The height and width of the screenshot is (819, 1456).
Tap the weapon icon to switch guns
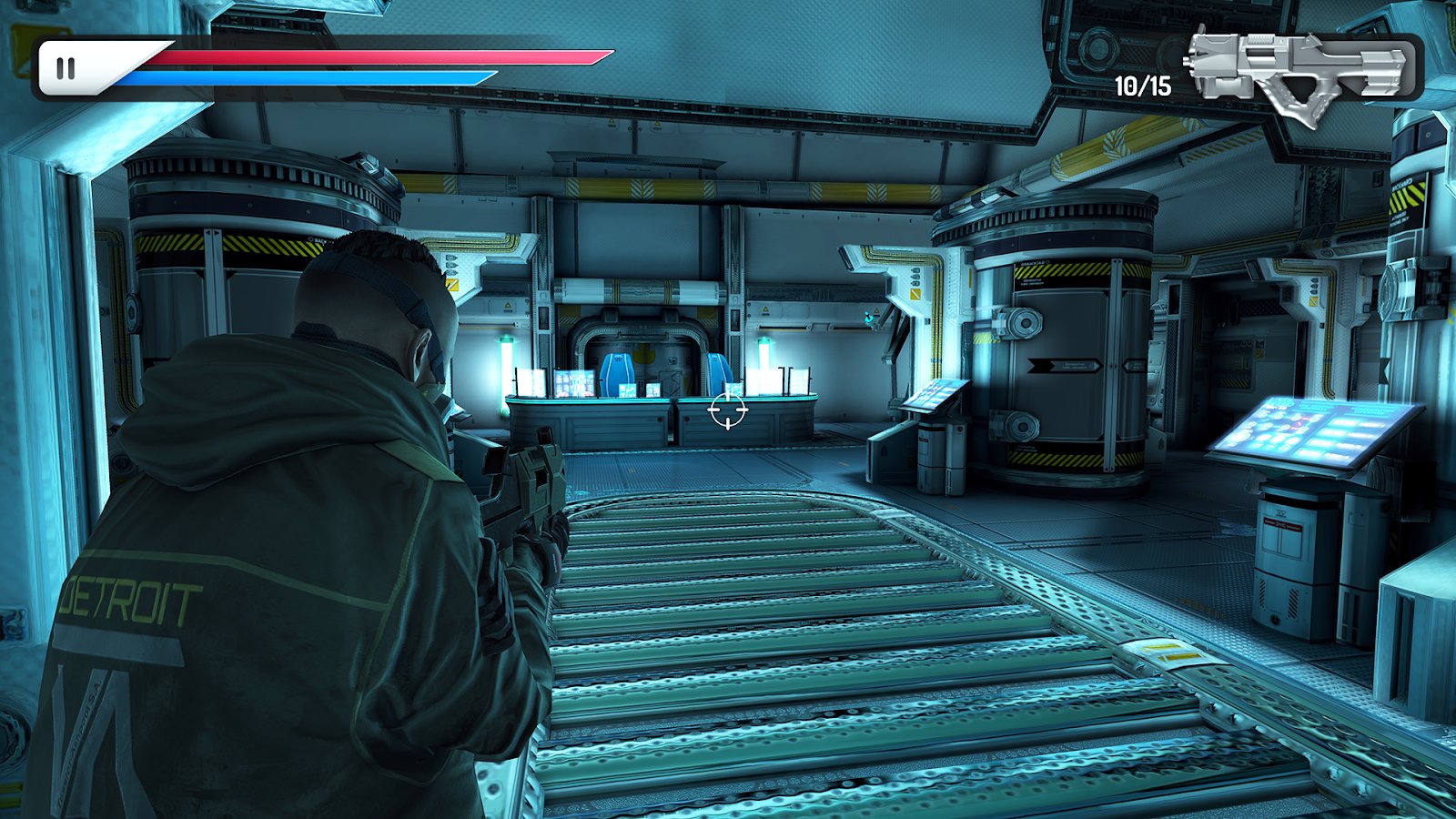point(1299,69)
